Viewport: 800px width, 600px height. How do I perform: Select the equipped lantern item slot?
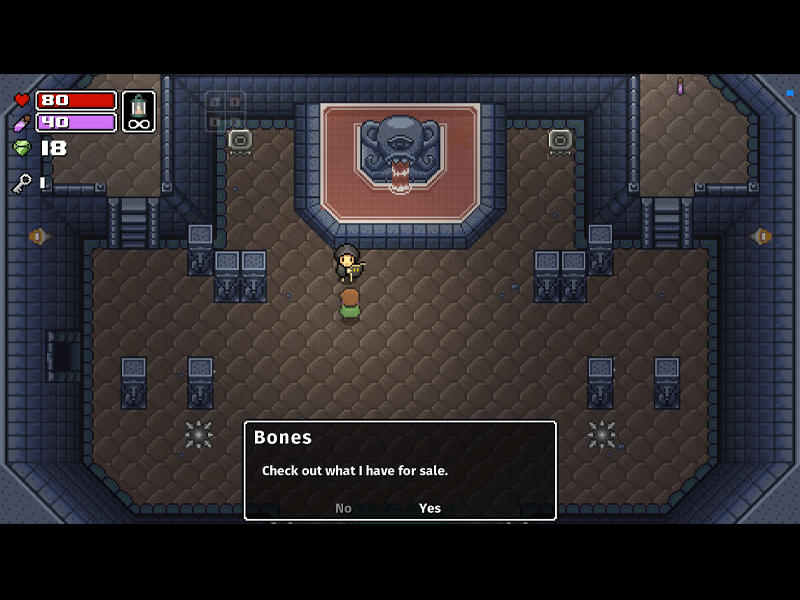pos(139,111)
